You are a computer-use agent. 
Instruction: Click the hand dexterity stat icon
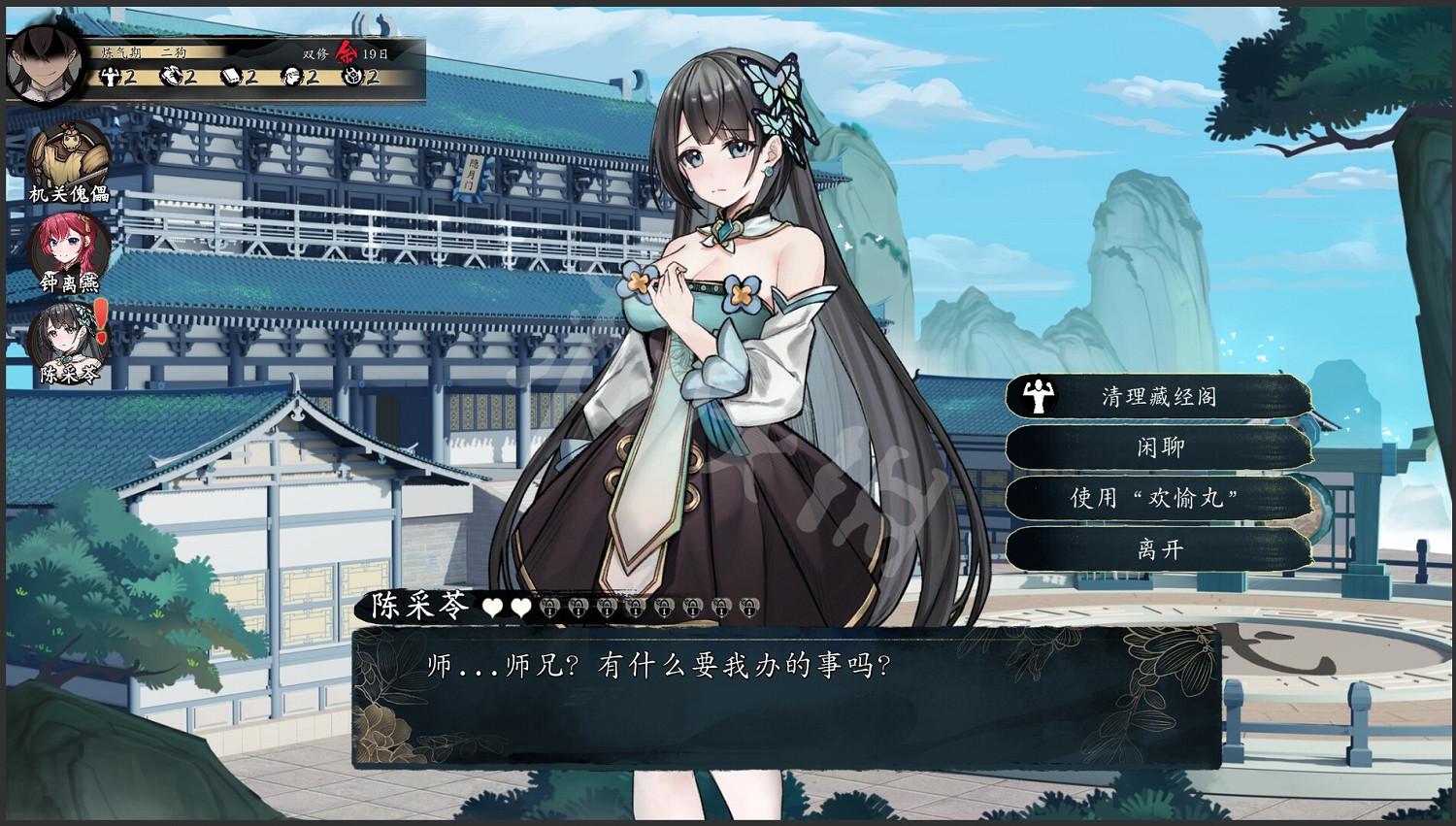[x=171, y=76]
